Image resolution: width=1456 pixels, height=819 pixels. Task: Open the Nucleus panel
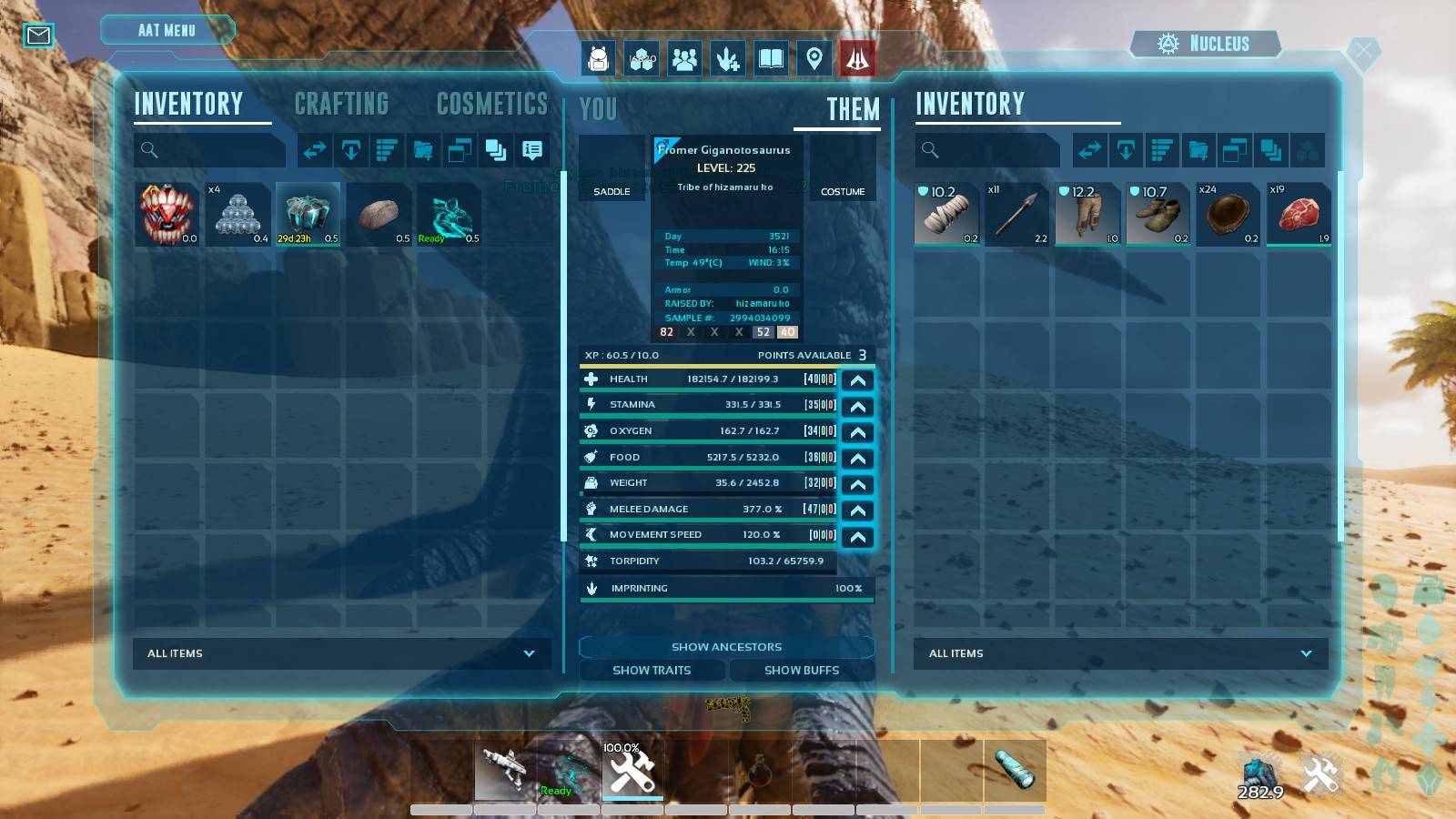pos(1204,44)
